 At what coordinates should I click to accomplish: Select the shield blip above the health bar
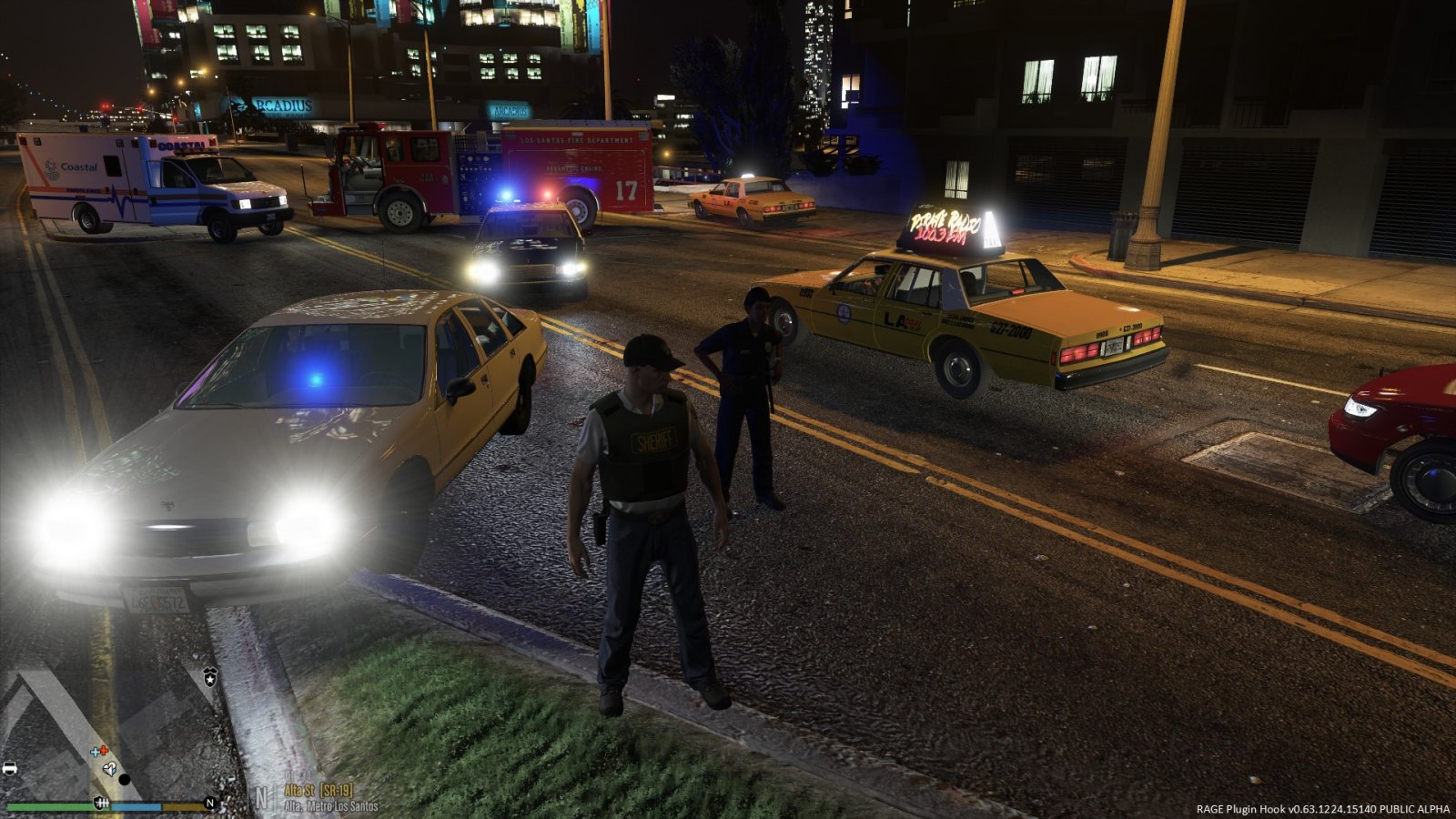coord(101,803)
